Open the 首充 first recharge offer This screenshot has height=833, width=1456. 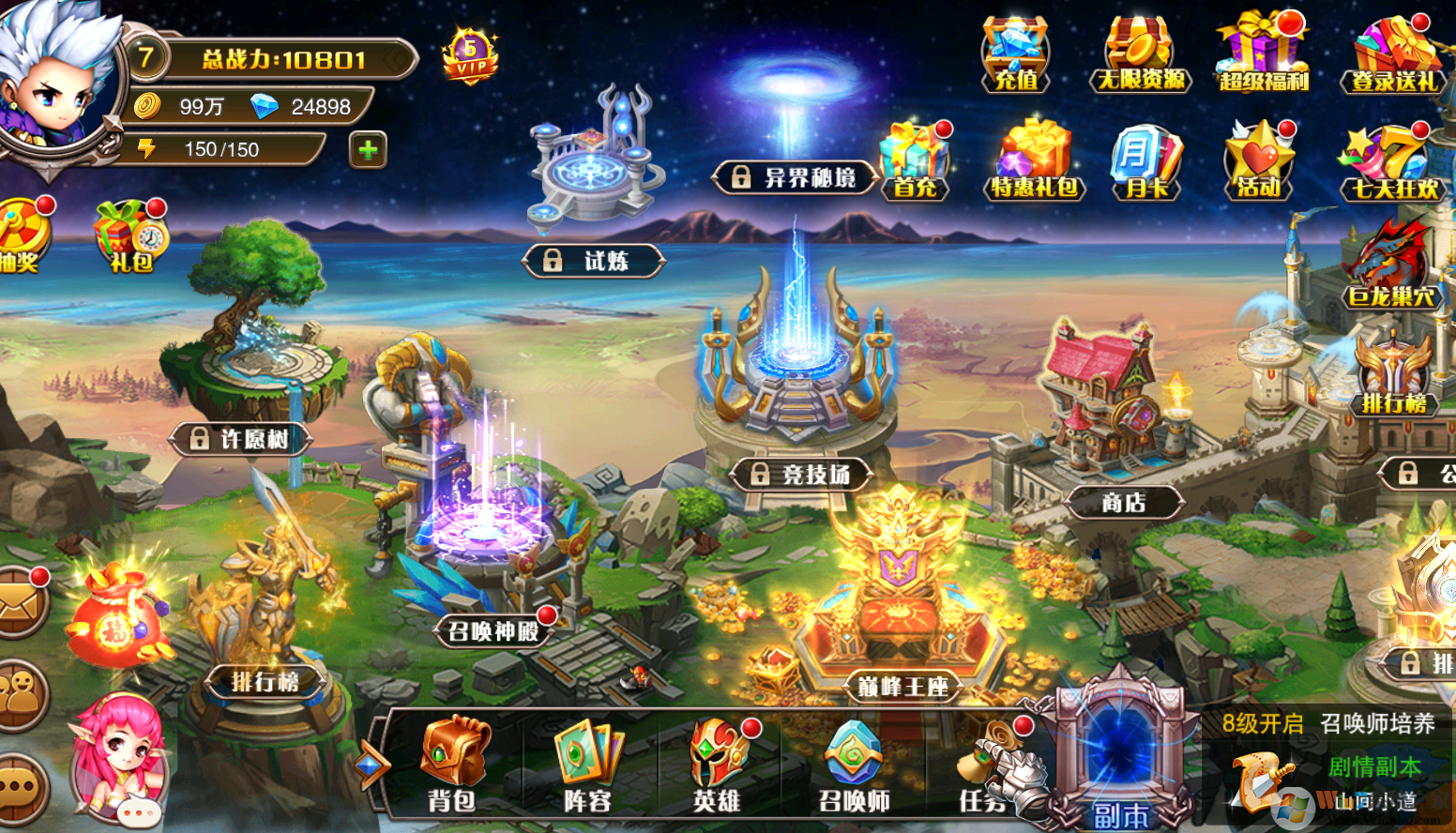915,161
